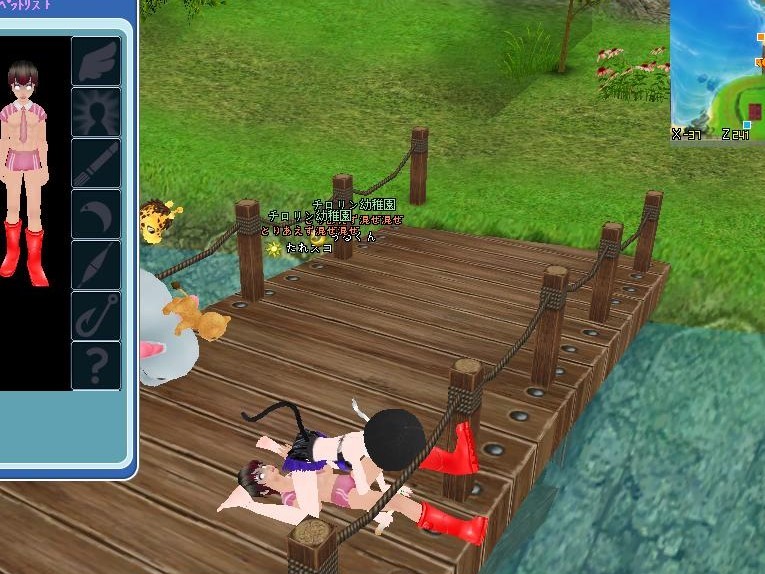Select the wing equipment slot

pyautogui.click(x=96, y=61)
